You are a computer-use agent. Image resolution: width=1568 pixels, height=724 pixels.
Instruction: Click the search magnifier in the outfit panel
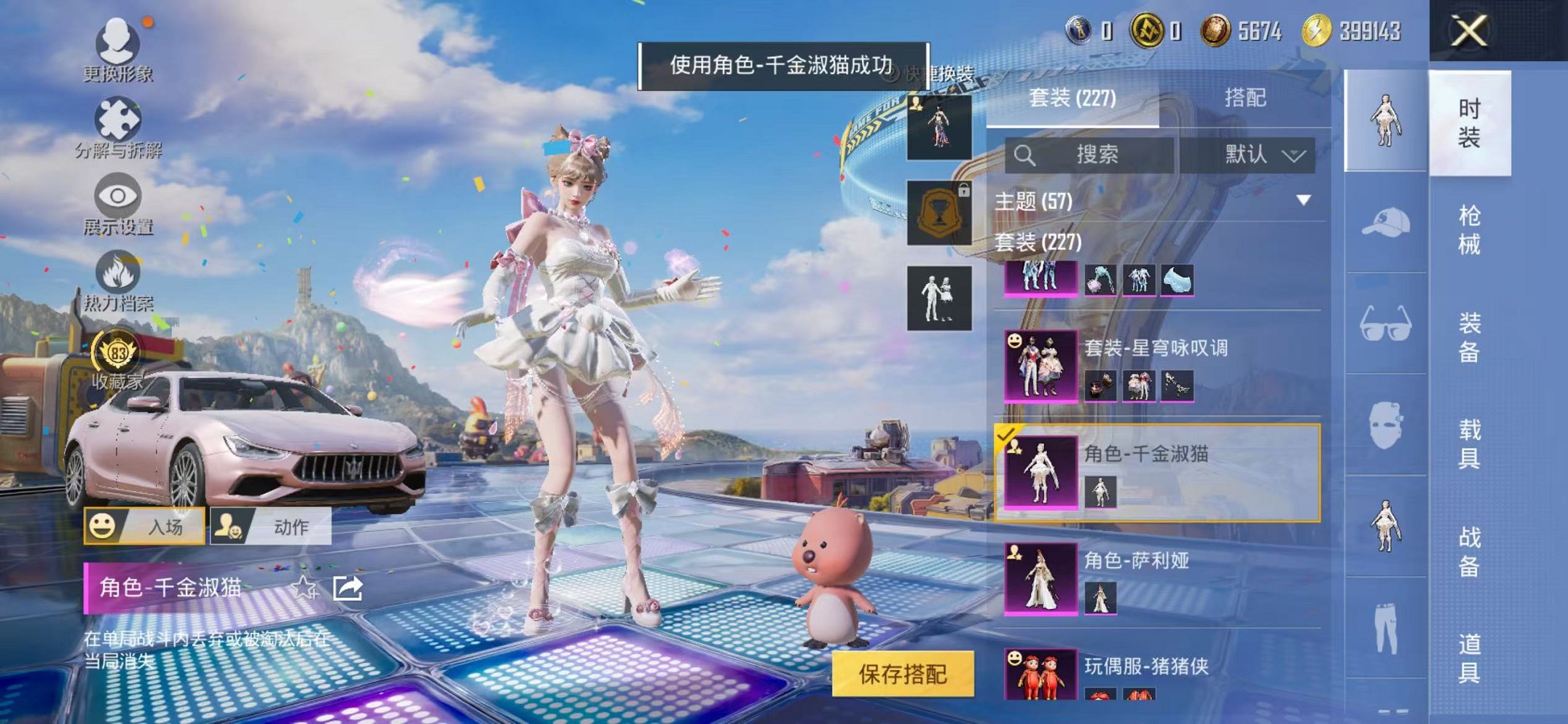pos(1027,154)
